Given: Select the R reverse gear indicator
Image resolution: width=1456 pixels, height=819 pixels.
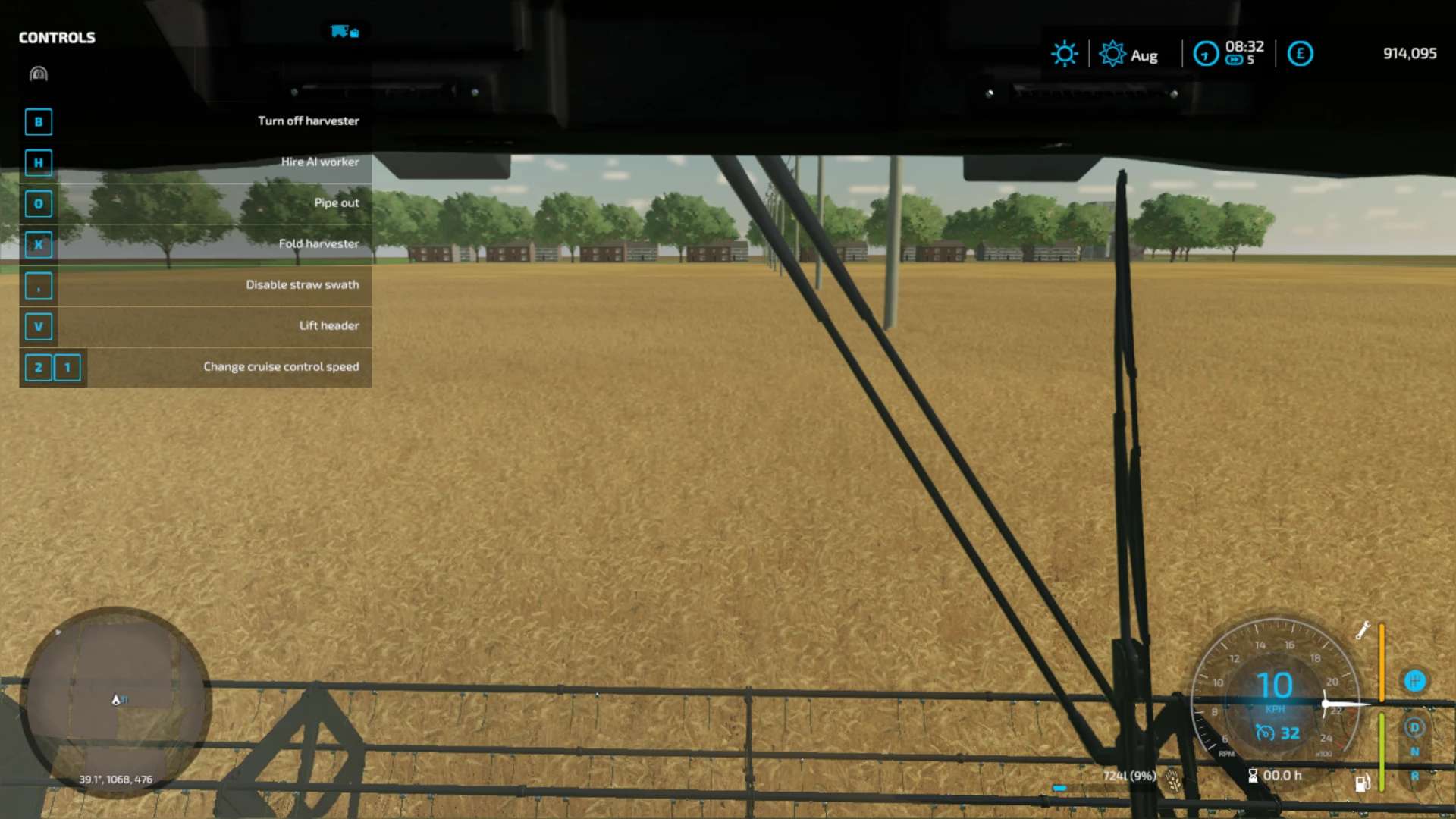Looking at the screenshot, I should [1414, 777].
